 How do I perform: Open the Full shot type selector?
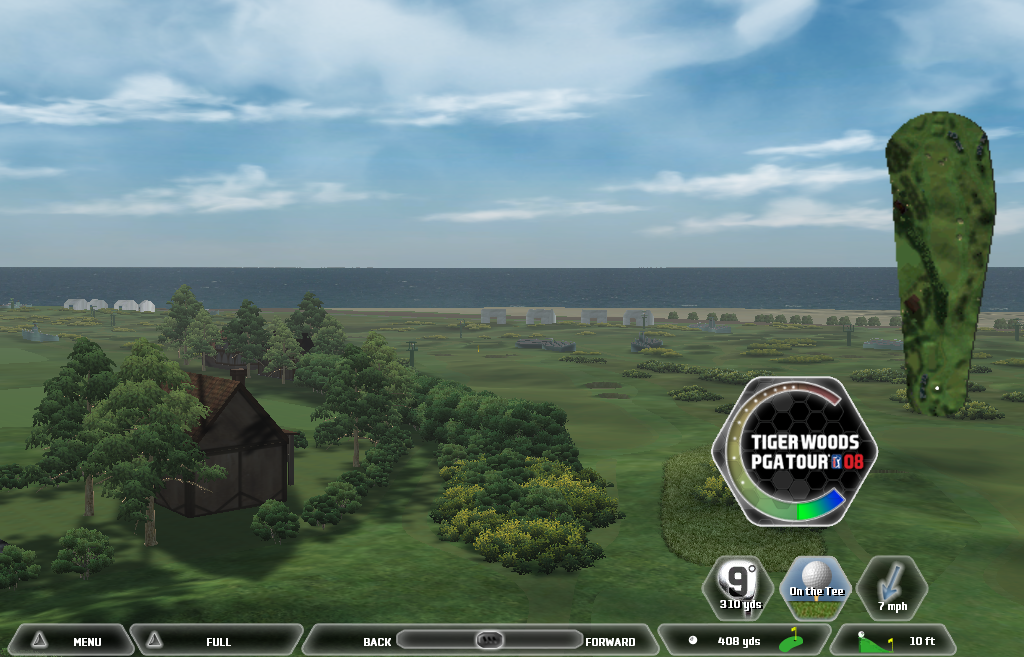coord(215,641)
